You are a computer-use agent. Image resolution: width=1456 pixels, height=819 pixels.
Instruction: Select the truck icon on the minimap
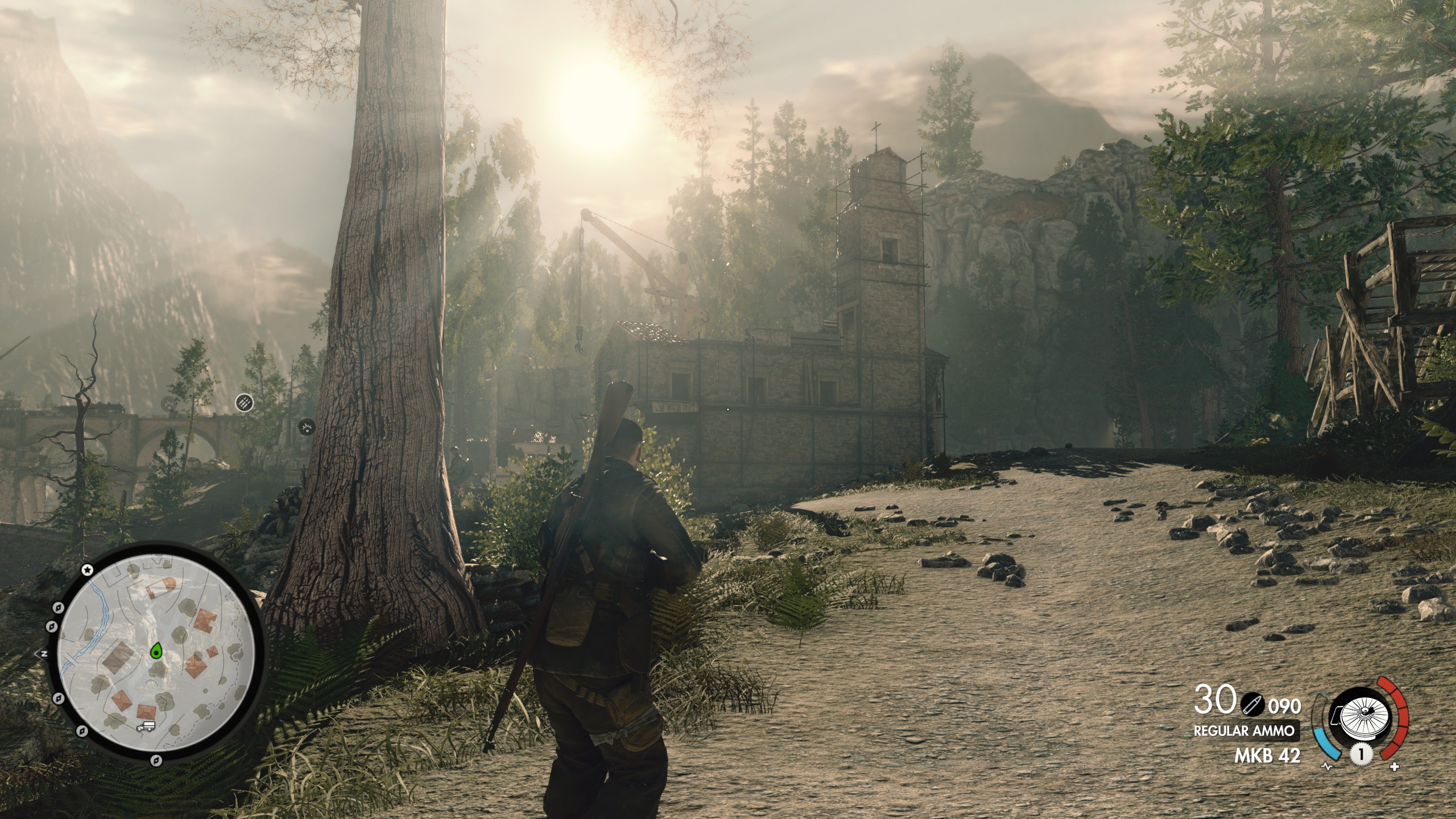[x=146, y=726]
